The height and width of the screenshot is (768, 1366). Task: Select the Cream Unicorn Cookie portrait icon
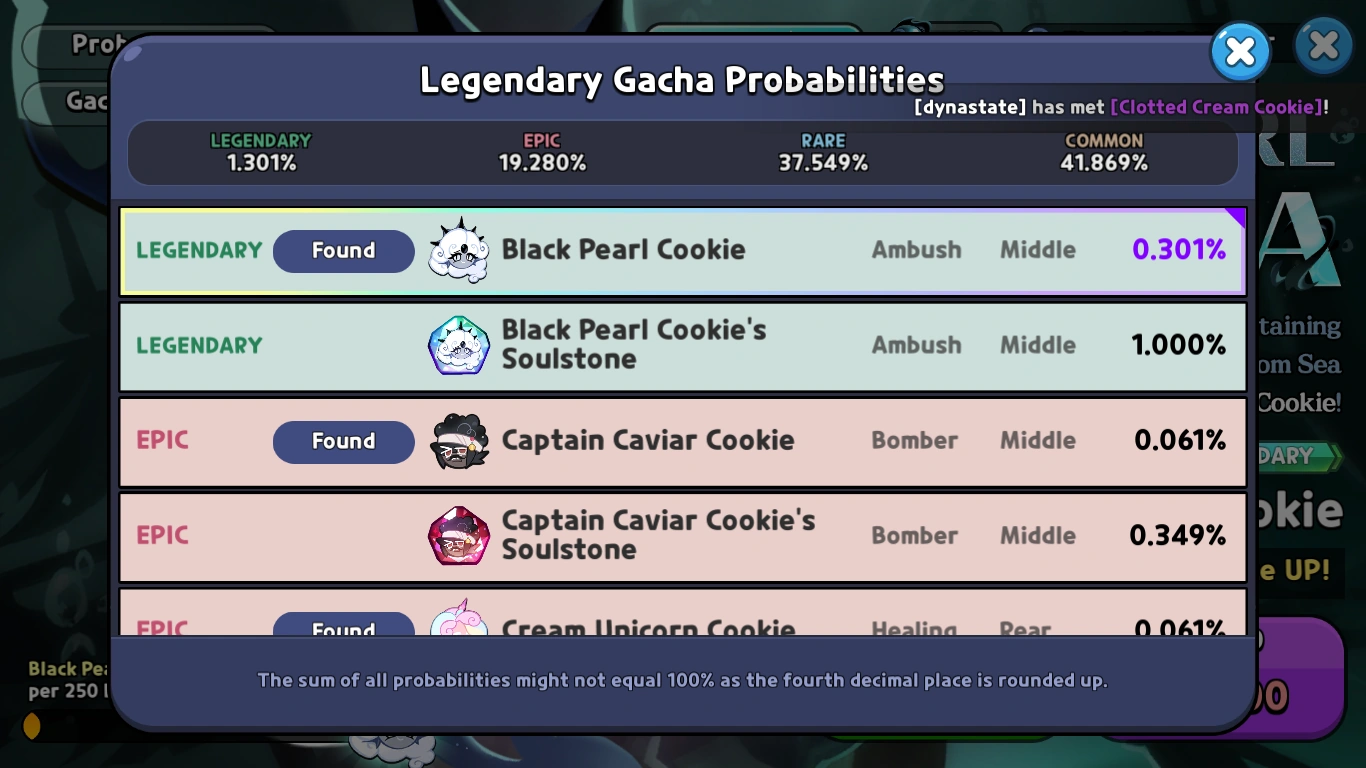tap(461, 626)
